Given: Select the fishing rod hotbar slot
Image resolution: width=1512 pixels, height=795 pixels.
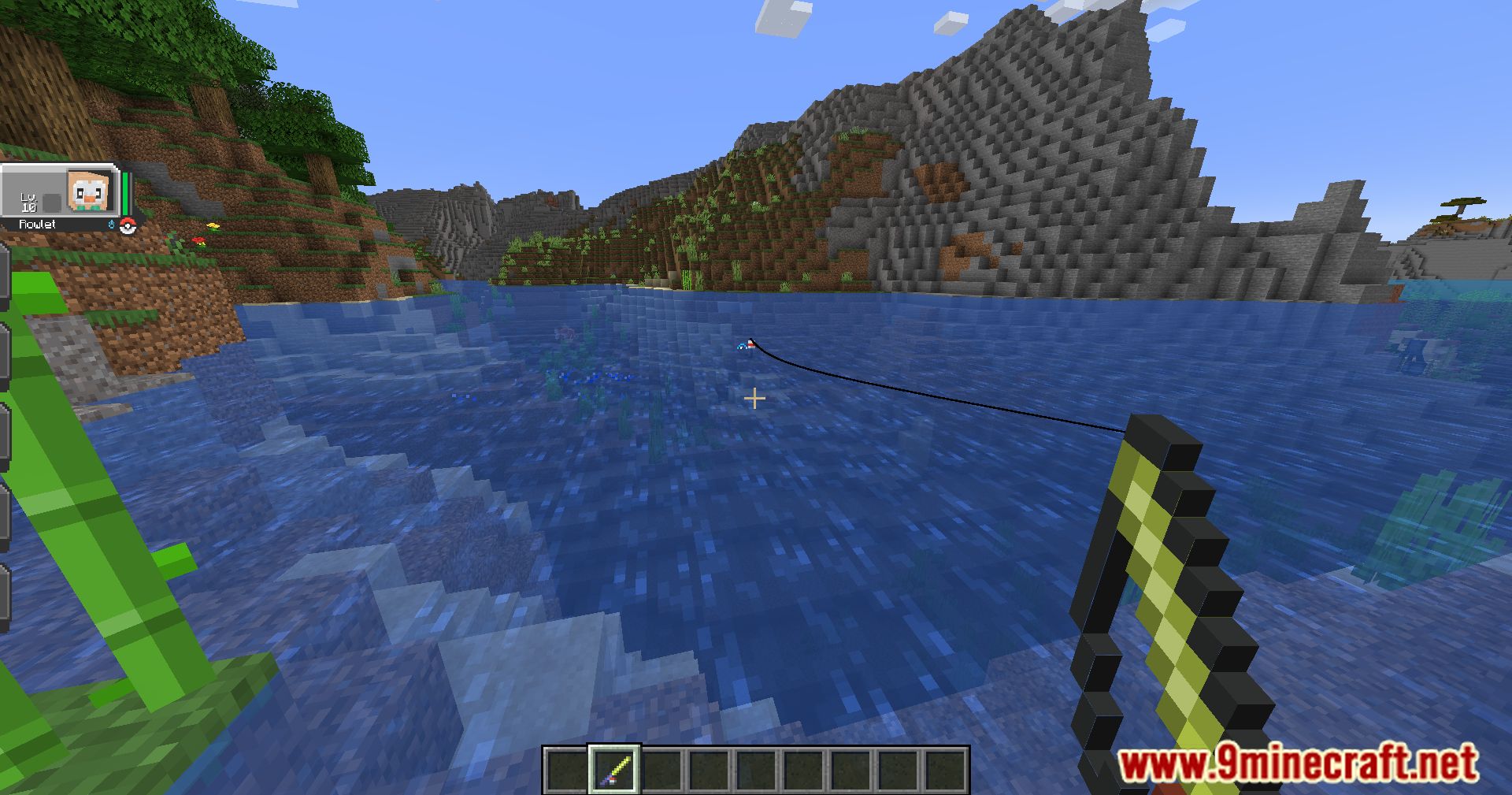Looking at the screenshot, I should (614, 770).
